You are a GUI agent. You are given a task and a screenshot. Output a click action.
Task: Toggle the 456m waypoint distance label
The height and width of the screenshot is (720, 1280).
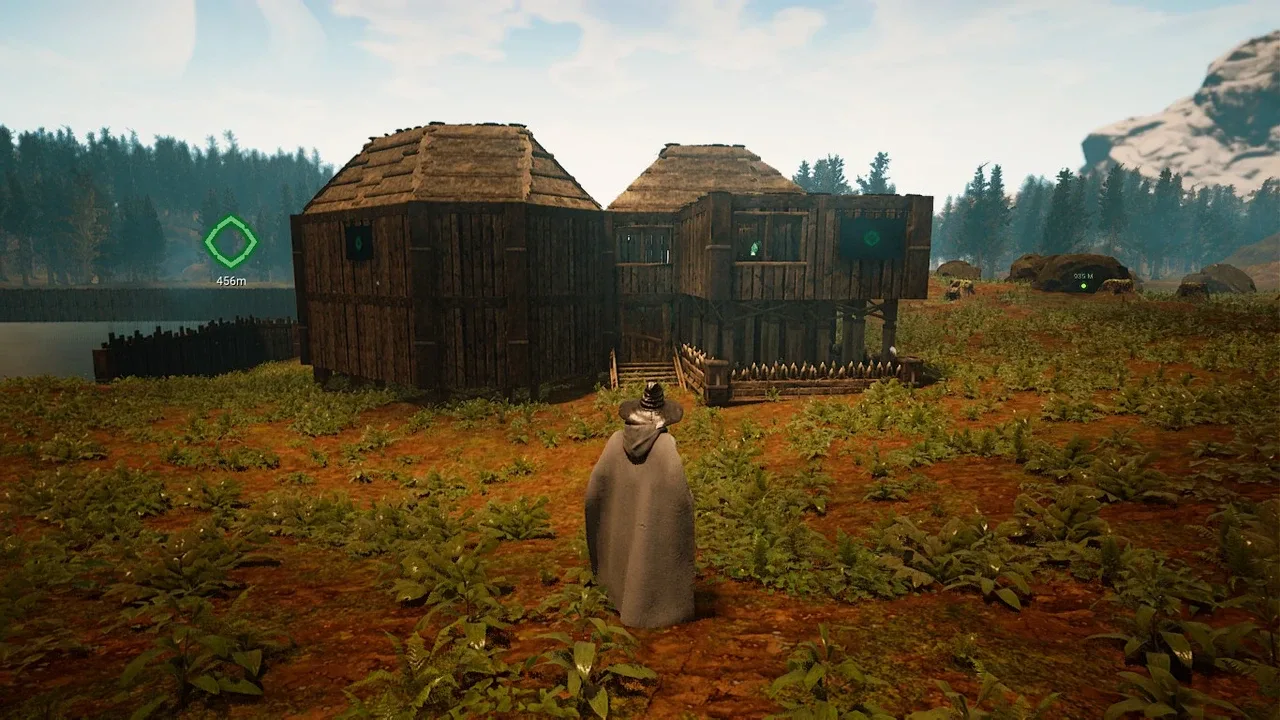[x=229, y=281]
